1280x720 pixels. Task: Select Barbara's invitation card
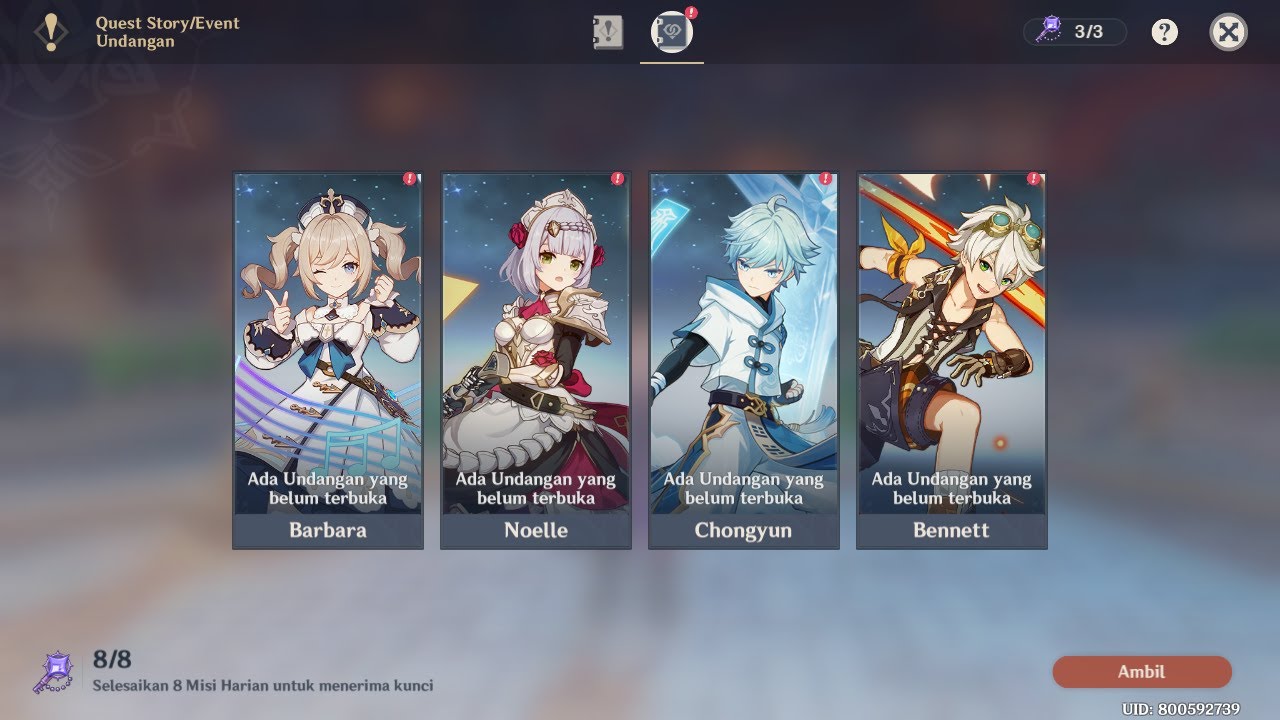tap(328, 360)
